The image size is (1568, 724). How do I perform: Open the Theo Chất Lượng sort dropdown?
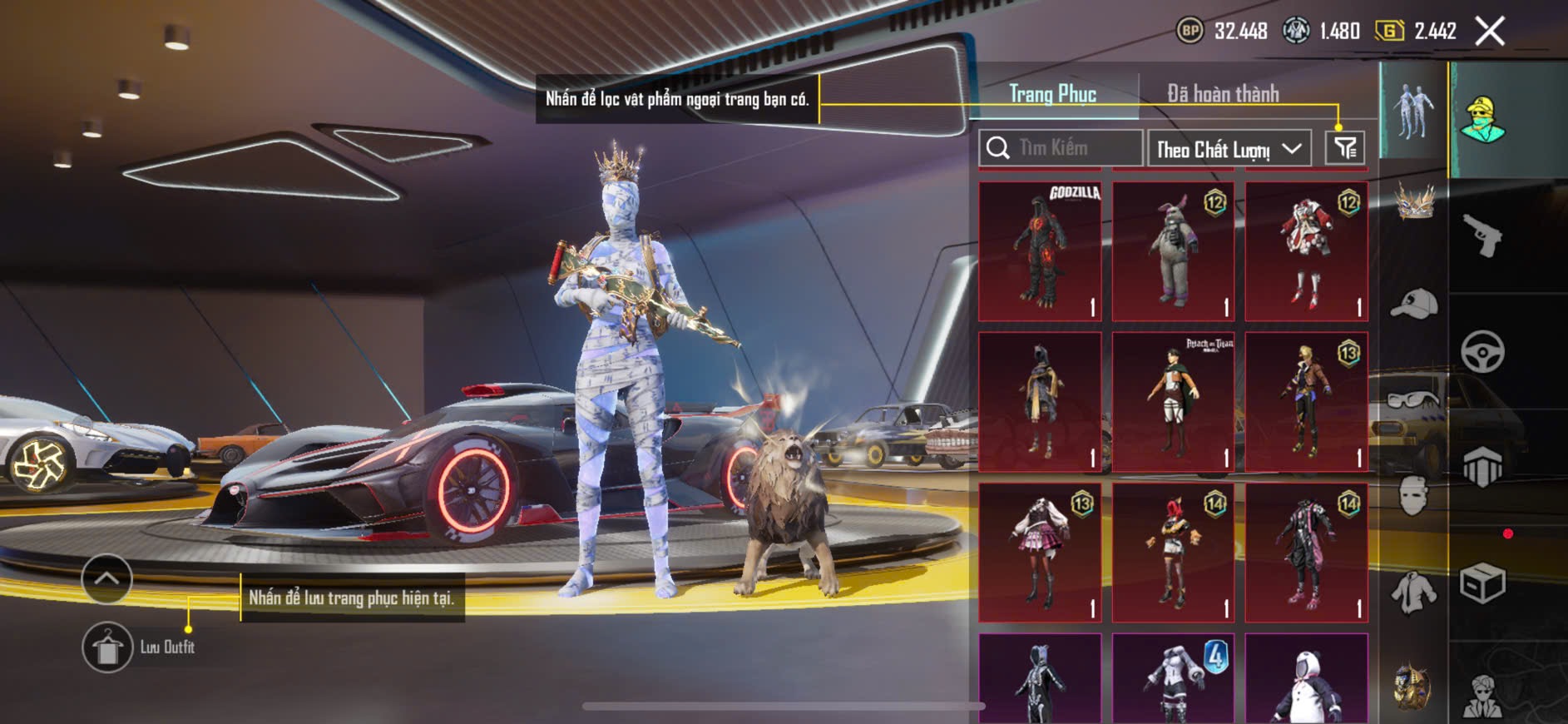(1229, 149)
